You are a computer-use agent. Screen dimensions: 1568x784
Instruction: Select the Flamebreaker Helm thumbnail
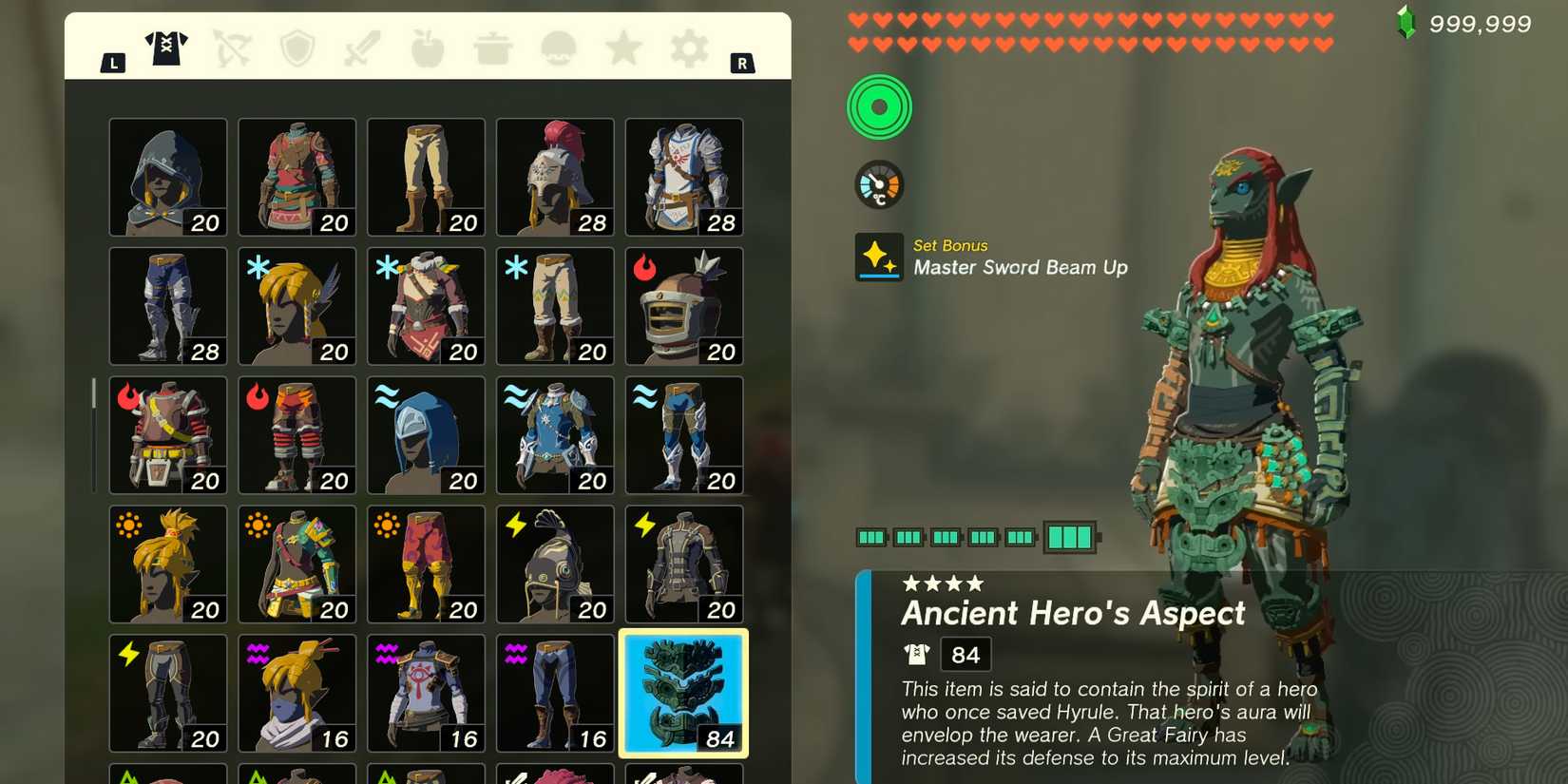point(683,306)
